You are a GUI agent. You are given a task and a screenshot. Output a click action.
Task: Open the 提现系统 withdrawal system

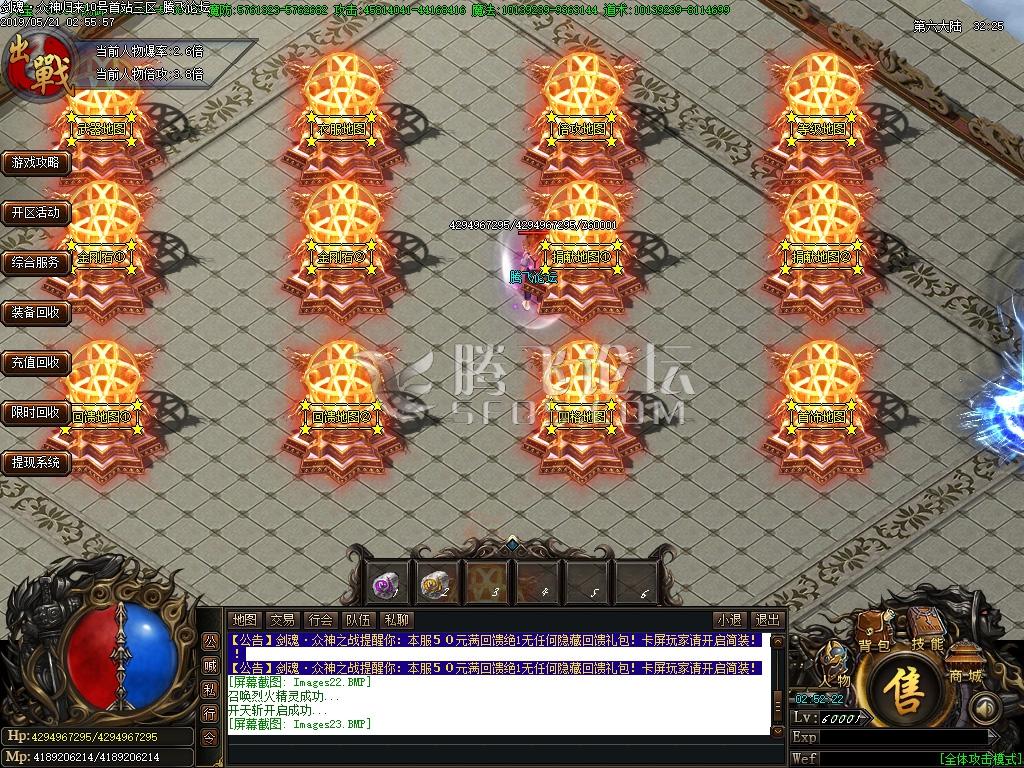point(36,463)
